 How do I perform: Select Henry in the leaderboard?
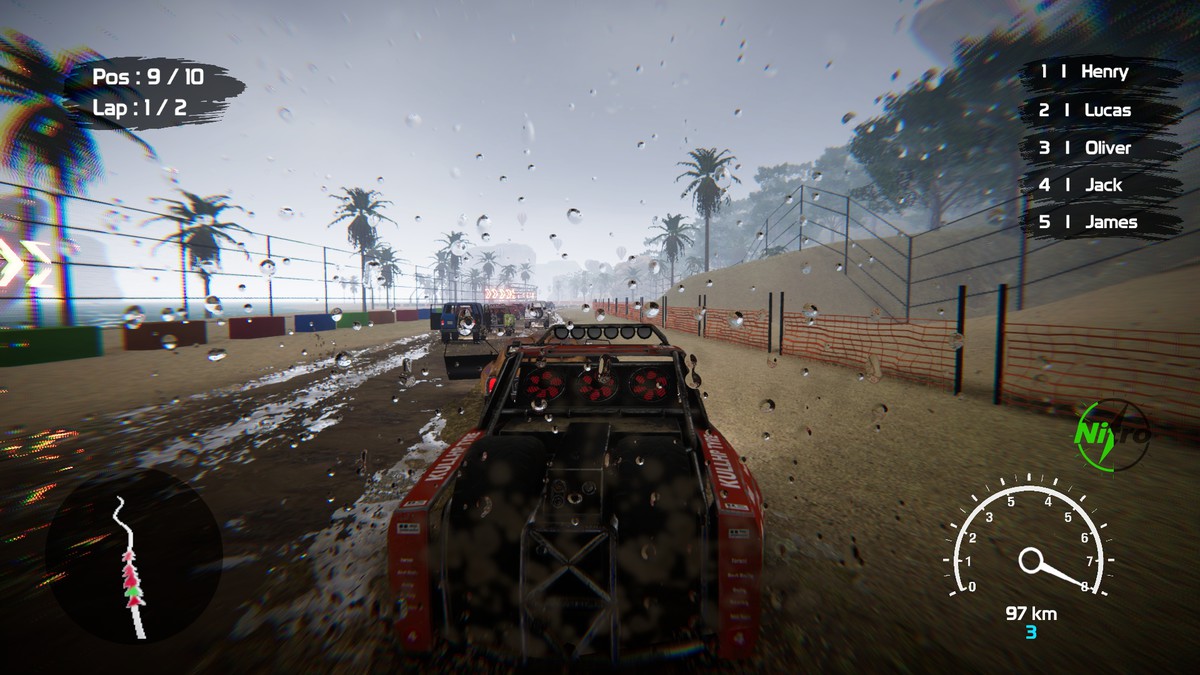pyautogui.click(x=1096, y=72)
